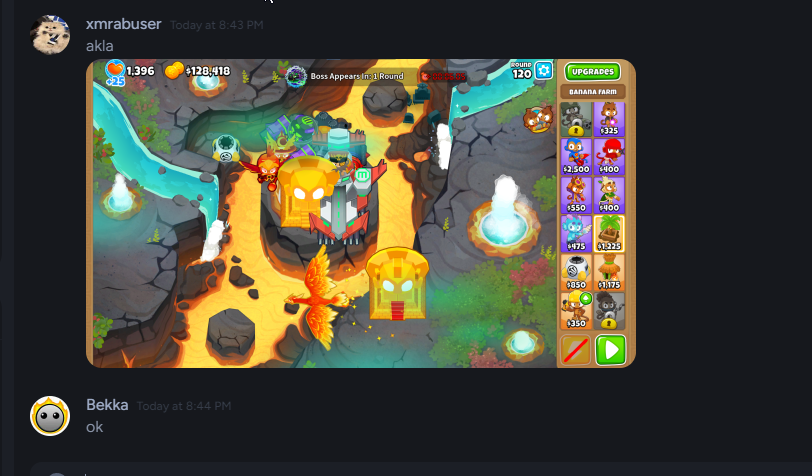Open the green Upgrades button
This screenshot has width=812, height=476.
point(592,72)
